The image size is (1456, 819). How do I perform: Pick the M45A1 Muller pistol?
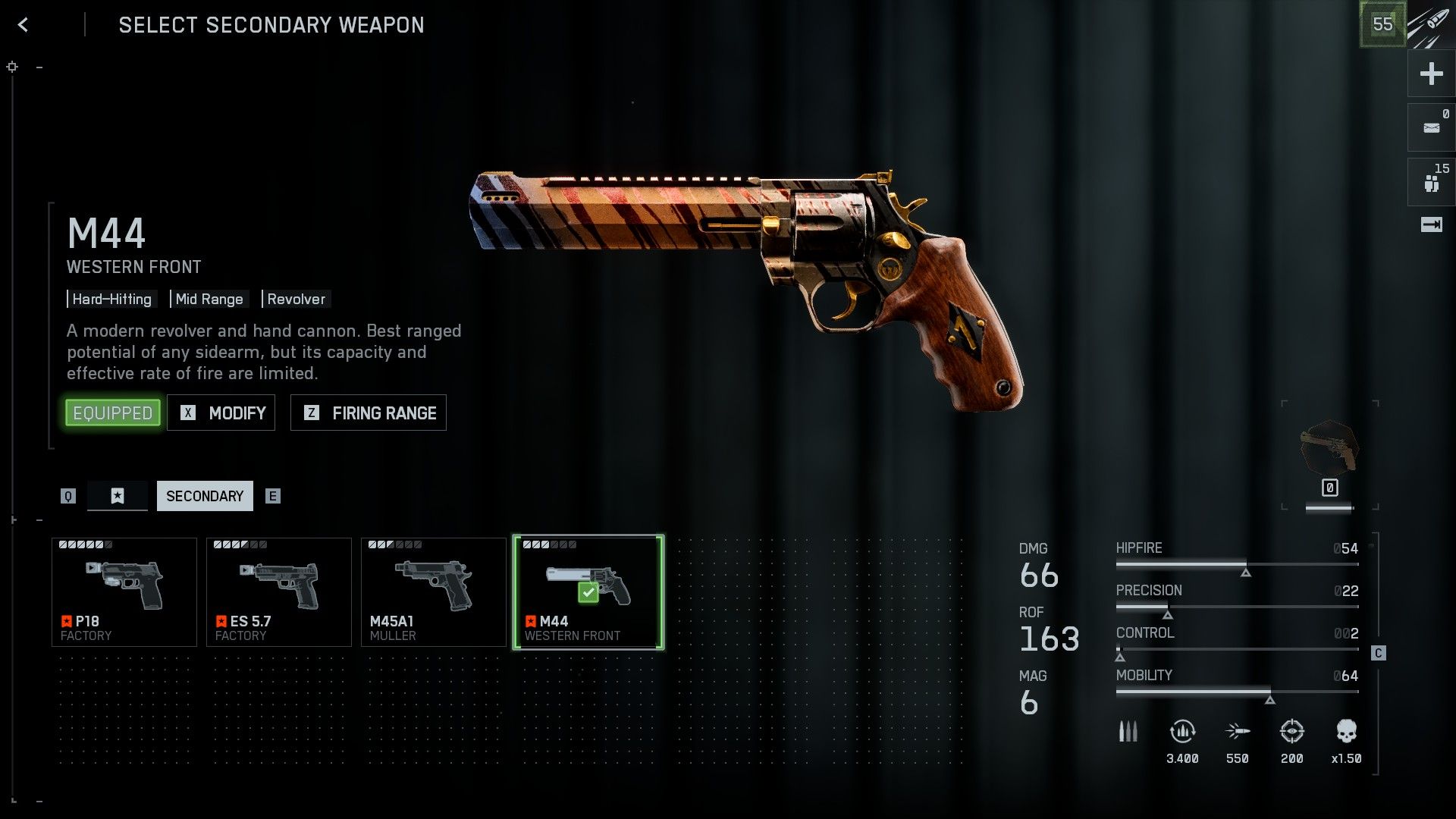[x=434, y=592]
